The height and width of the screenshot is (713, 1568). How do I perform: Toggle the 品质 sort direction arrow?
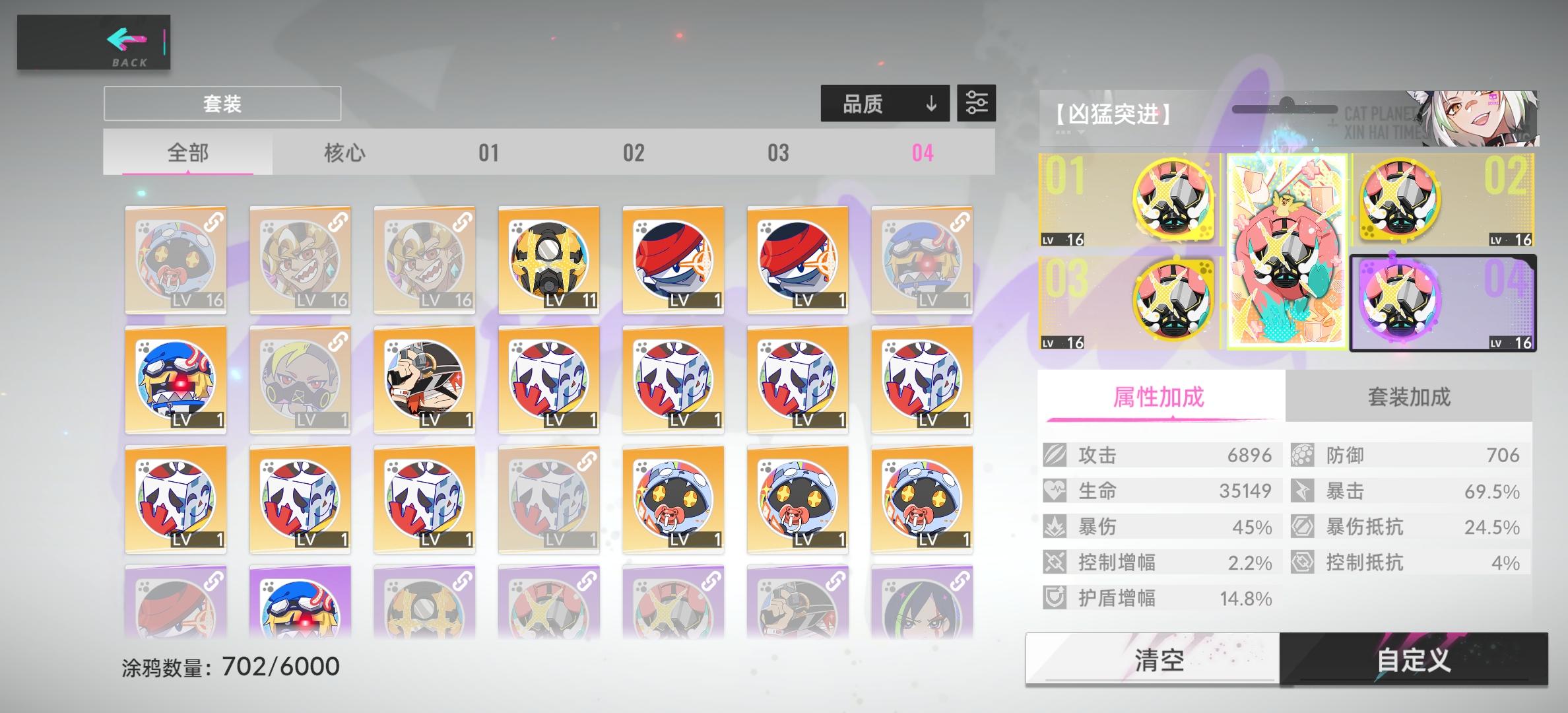(931, 104)
